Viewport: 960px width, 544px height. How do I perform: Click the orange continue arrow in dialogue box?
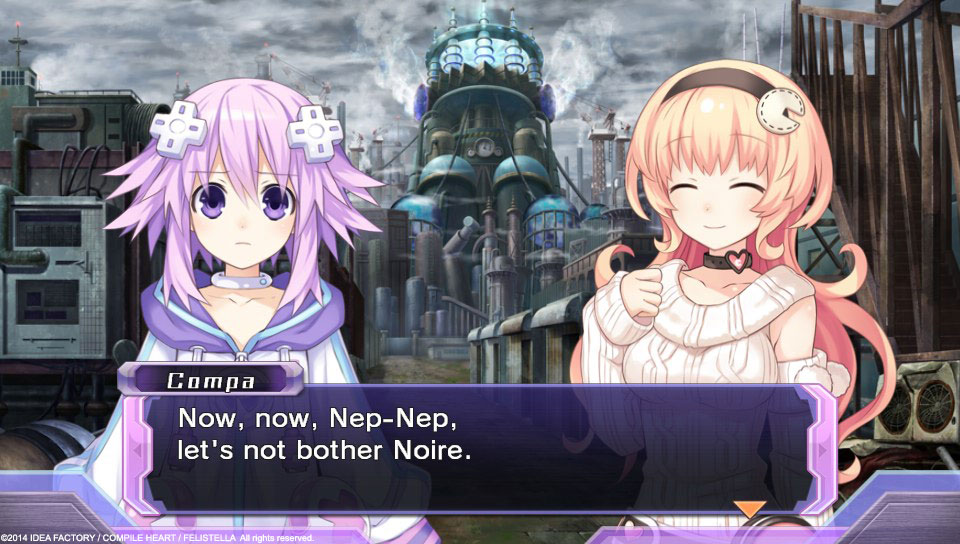click(749, 508)
